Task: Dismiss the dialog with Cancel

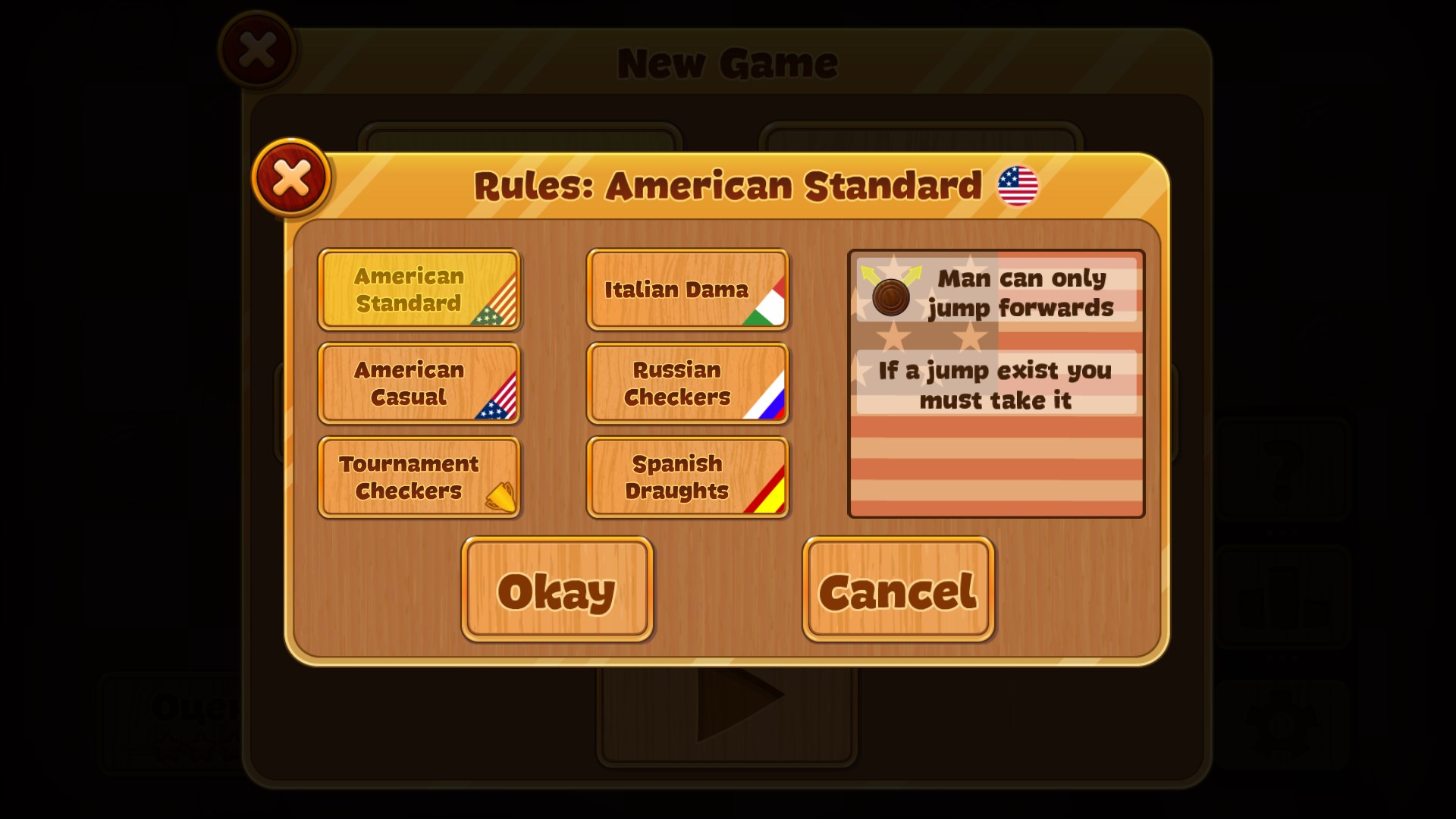Action: tap(898, 590)
